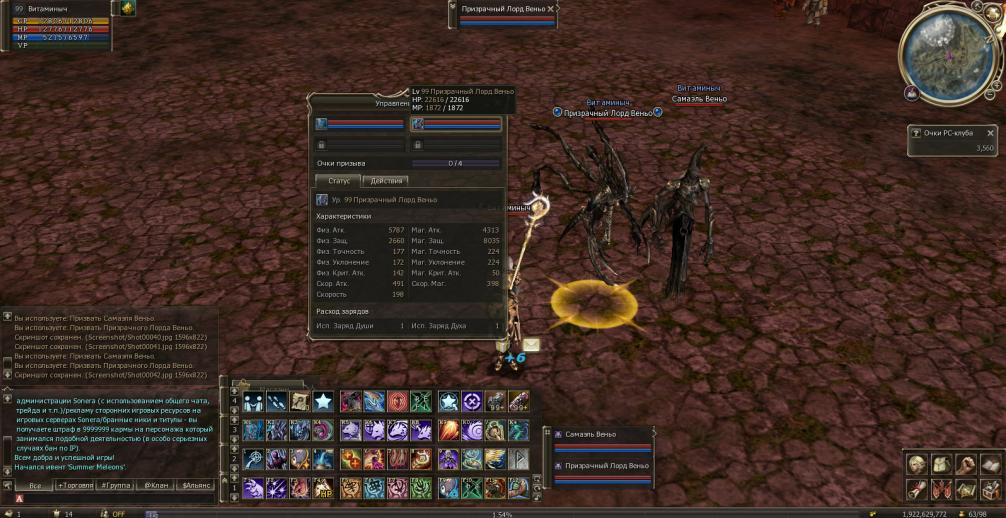
Task: Open the inventory bag icon
Action: (x=941, y=464)
